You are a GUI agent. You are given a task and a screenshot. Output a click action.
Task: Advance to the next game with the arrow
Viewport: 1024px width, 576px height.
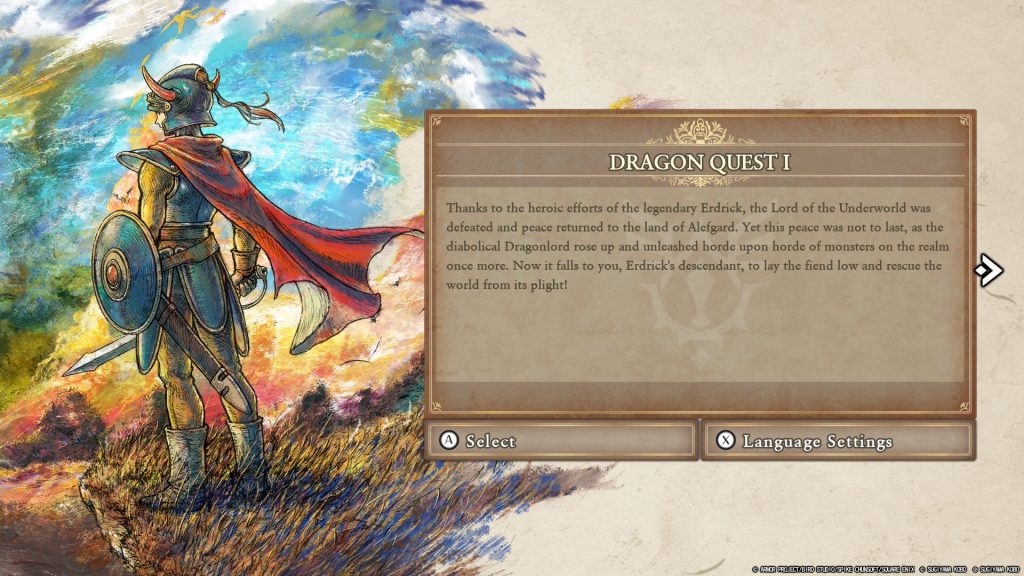click(x=988, y=269)
